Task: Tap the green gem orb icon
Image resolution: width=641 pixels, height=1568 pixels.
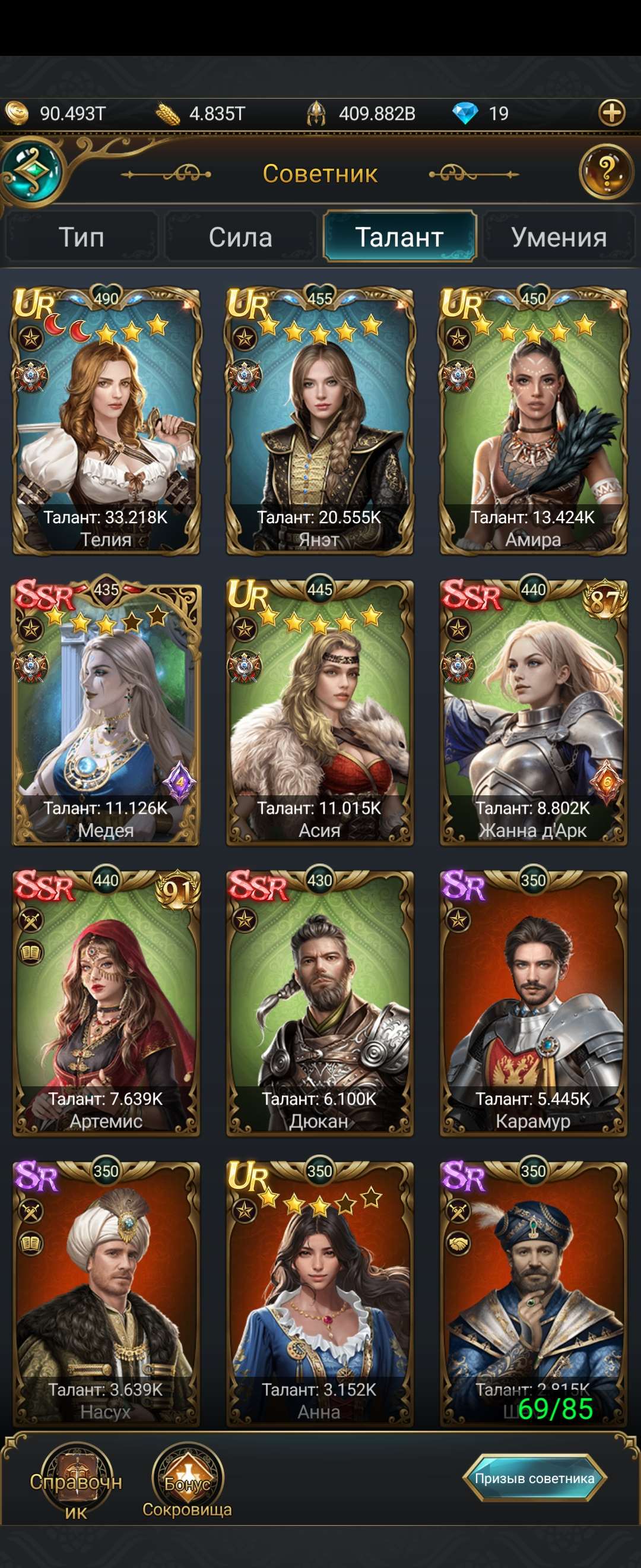Action: tap(33, 172)
